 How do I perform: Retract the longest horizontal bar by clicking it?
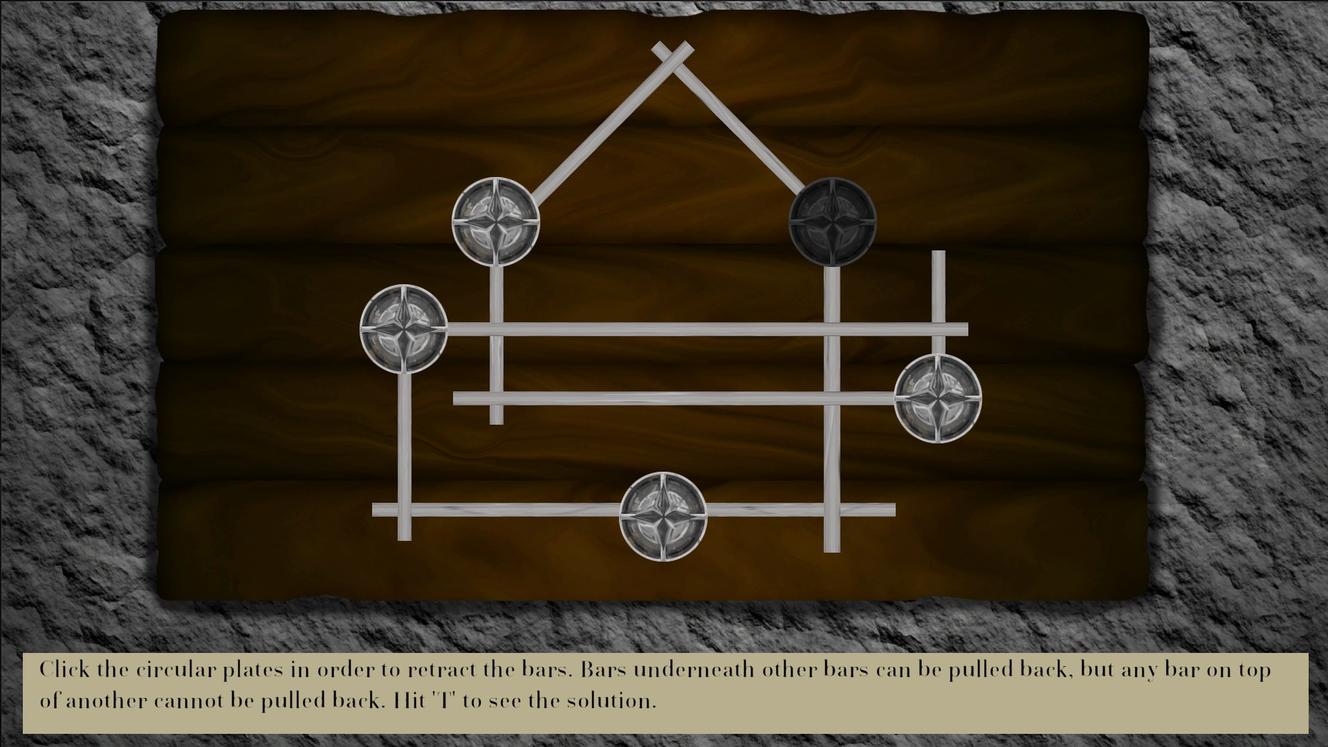click(700, 326)
